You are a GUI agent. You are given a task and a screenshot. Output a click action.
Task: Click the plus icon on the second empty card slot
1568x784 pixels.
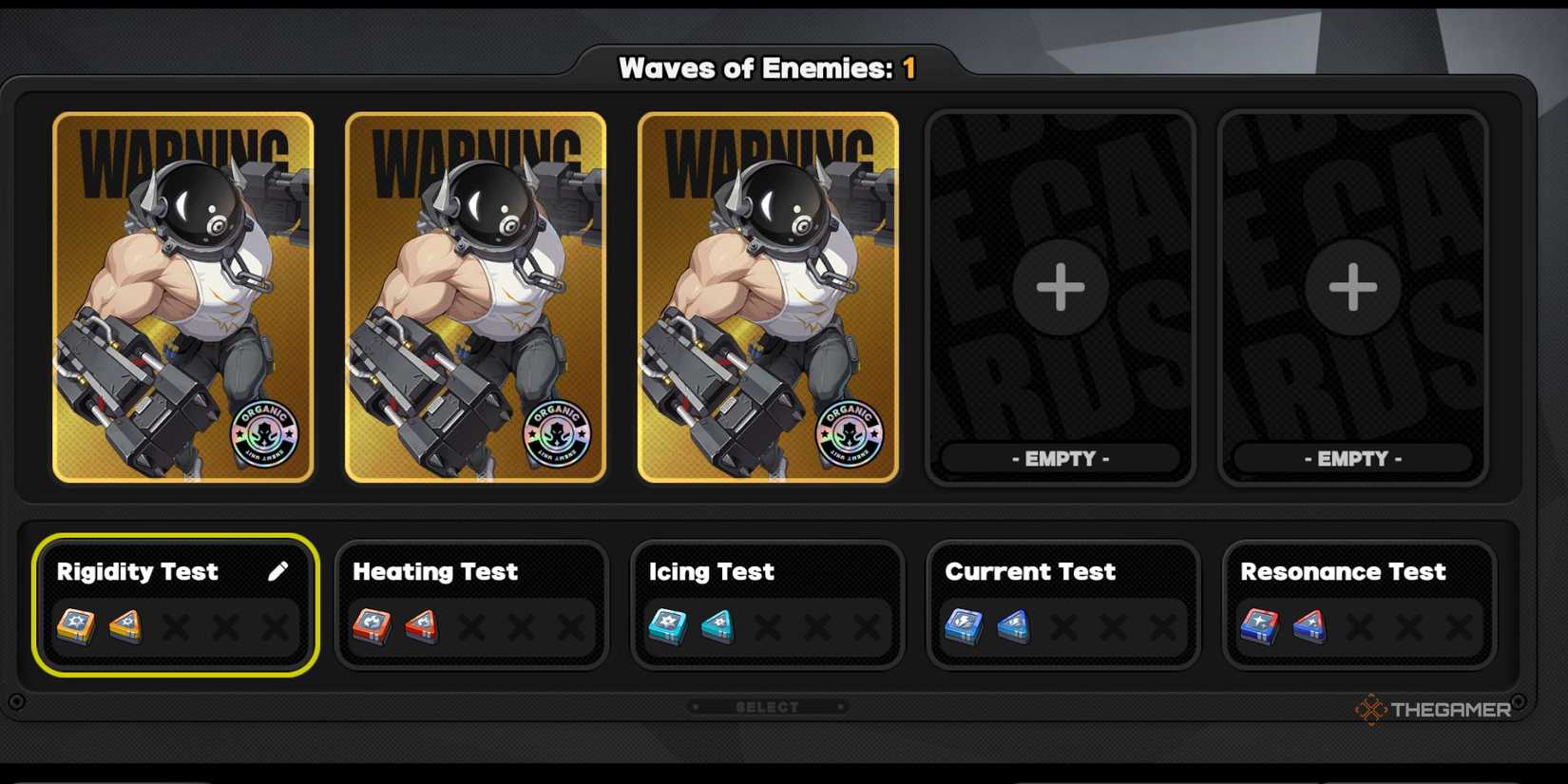pos(1350,287)
